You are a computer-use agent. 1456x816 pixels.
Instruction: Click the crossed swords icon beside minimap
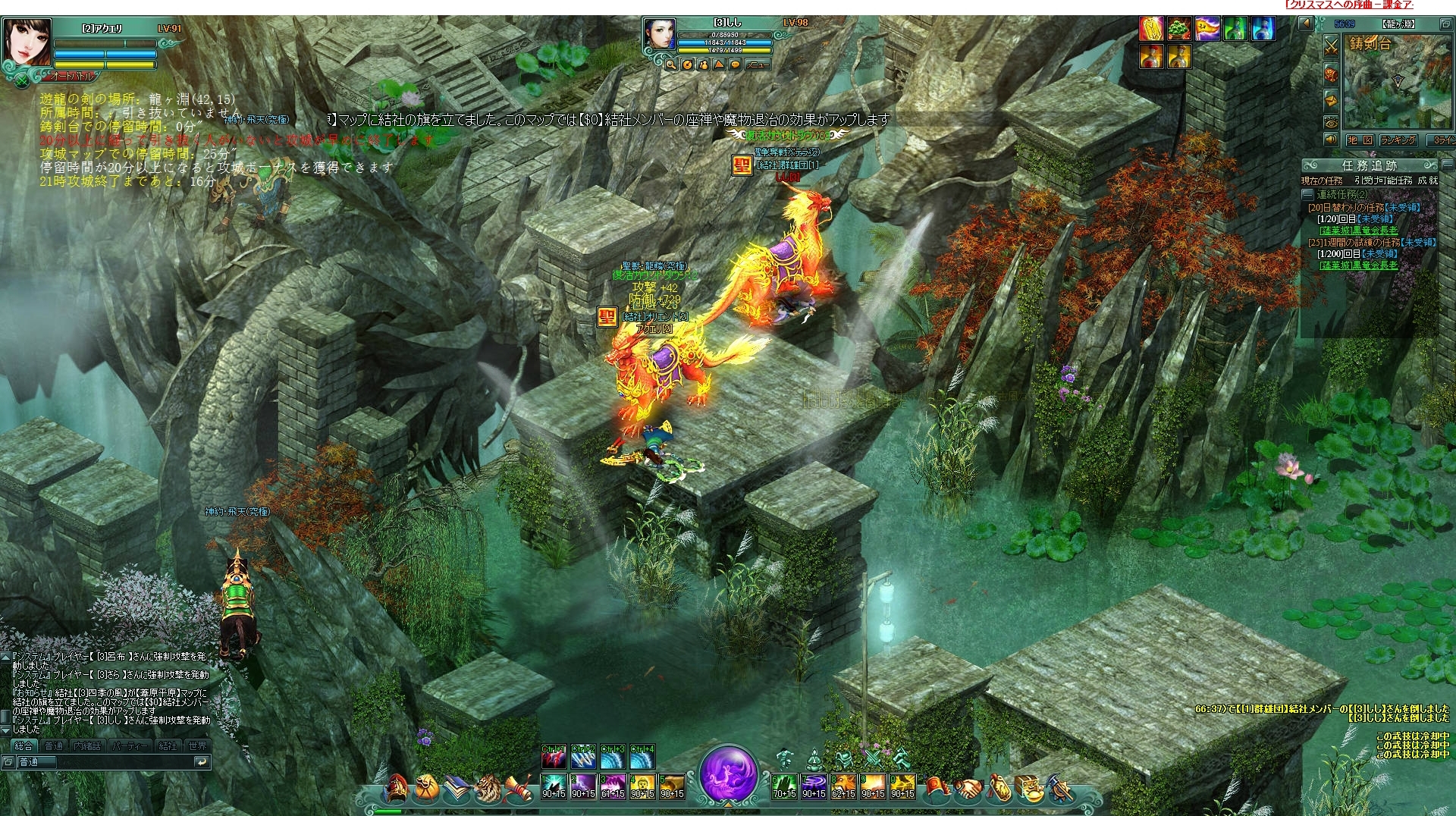1331,46
